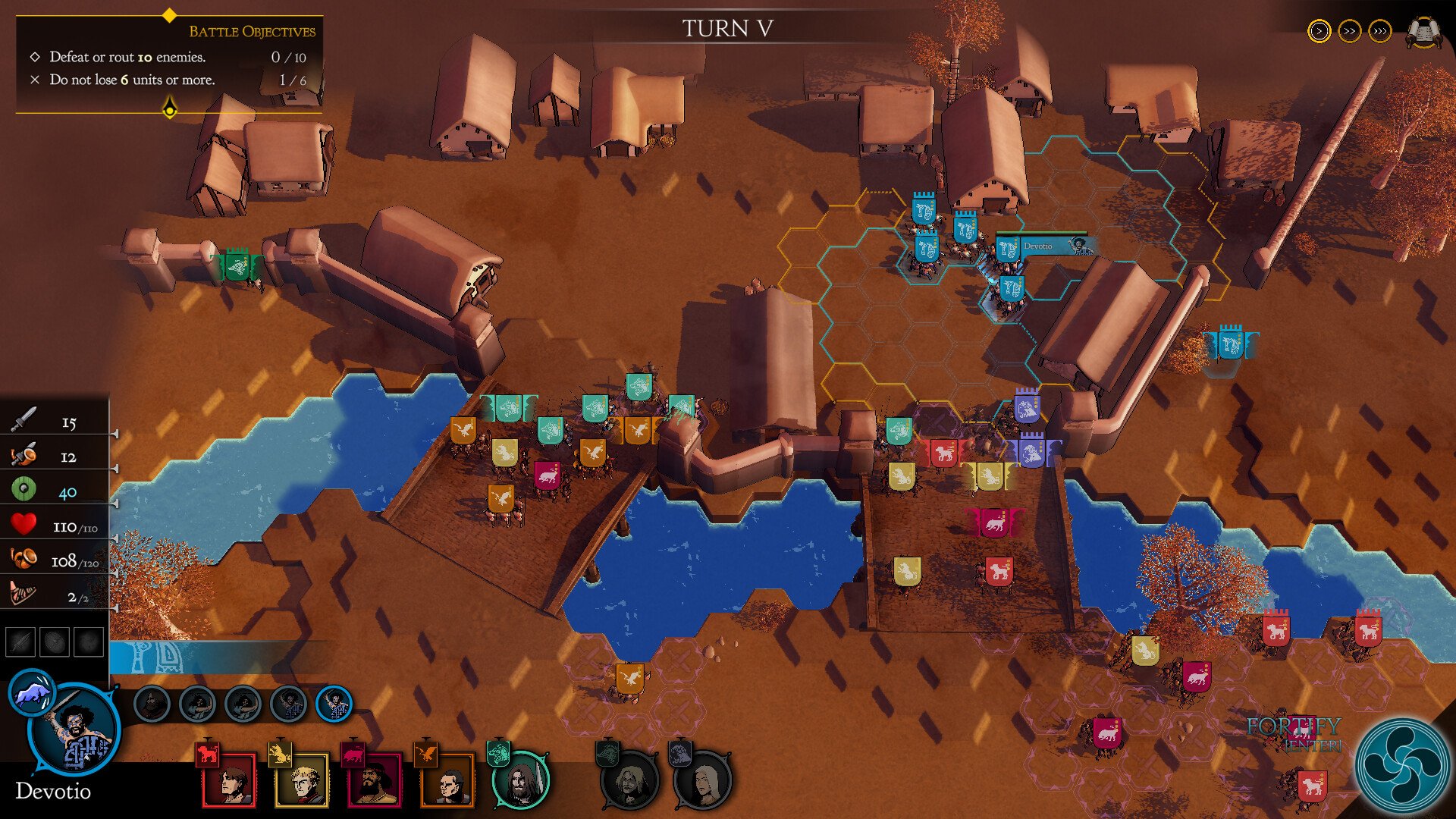Activate the charging bull ability icon
This screenshot has width=1456, height=819.
click(x=32, y=692)
